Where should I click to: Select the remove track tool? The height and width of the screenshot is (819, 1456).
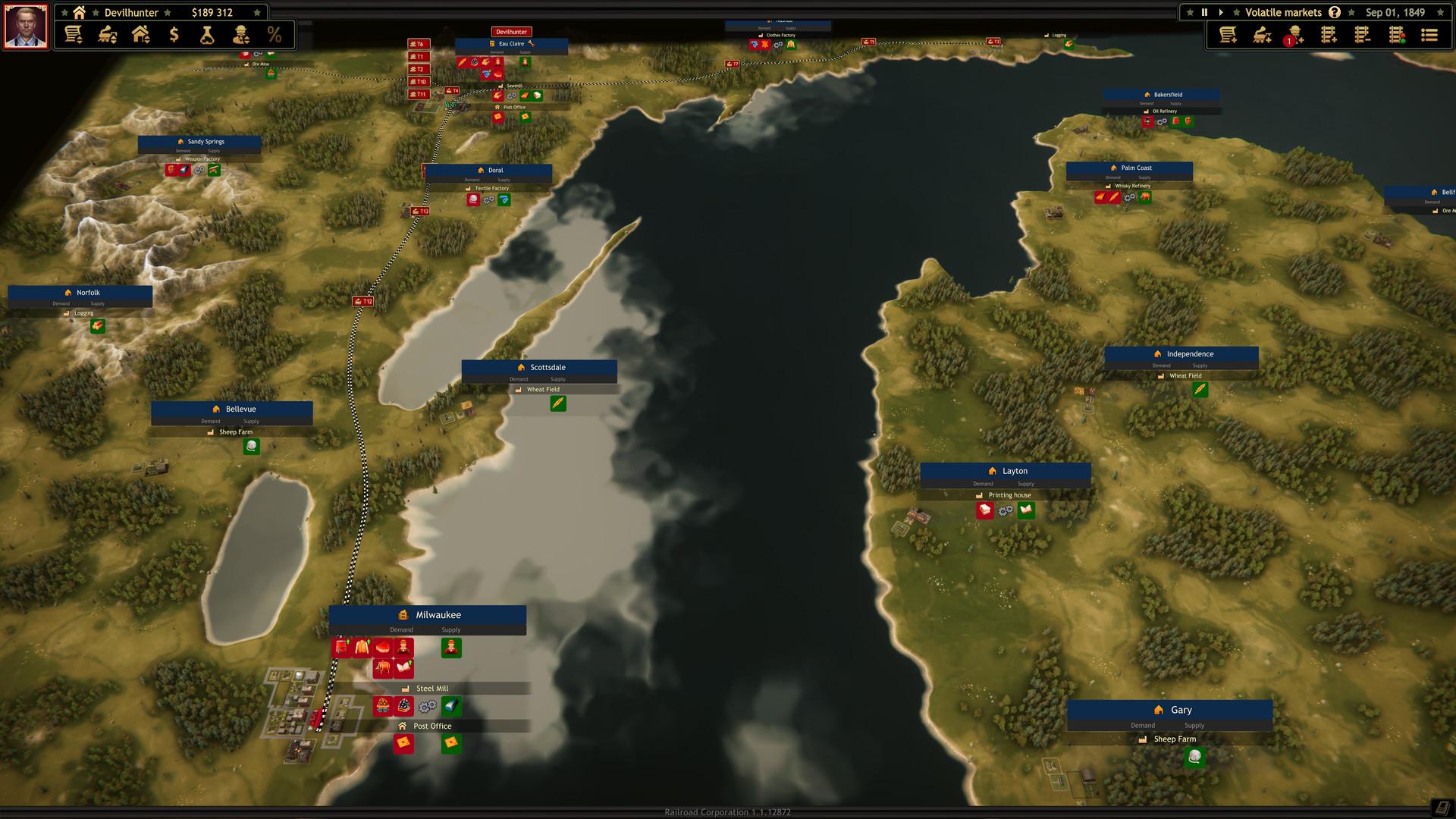[x=1363, y=35]
